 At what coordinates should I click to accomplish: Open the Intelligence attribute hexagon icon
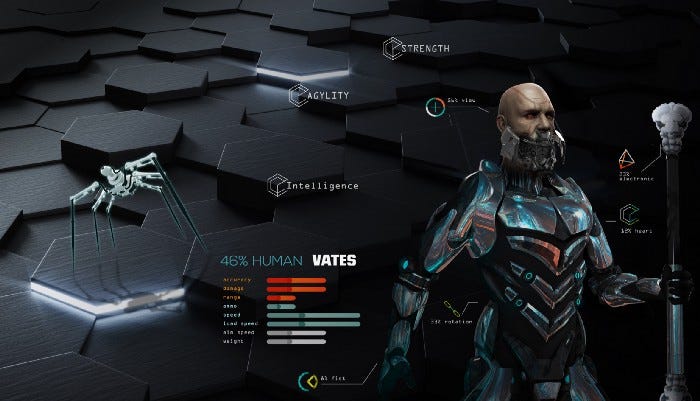(276, 185)
